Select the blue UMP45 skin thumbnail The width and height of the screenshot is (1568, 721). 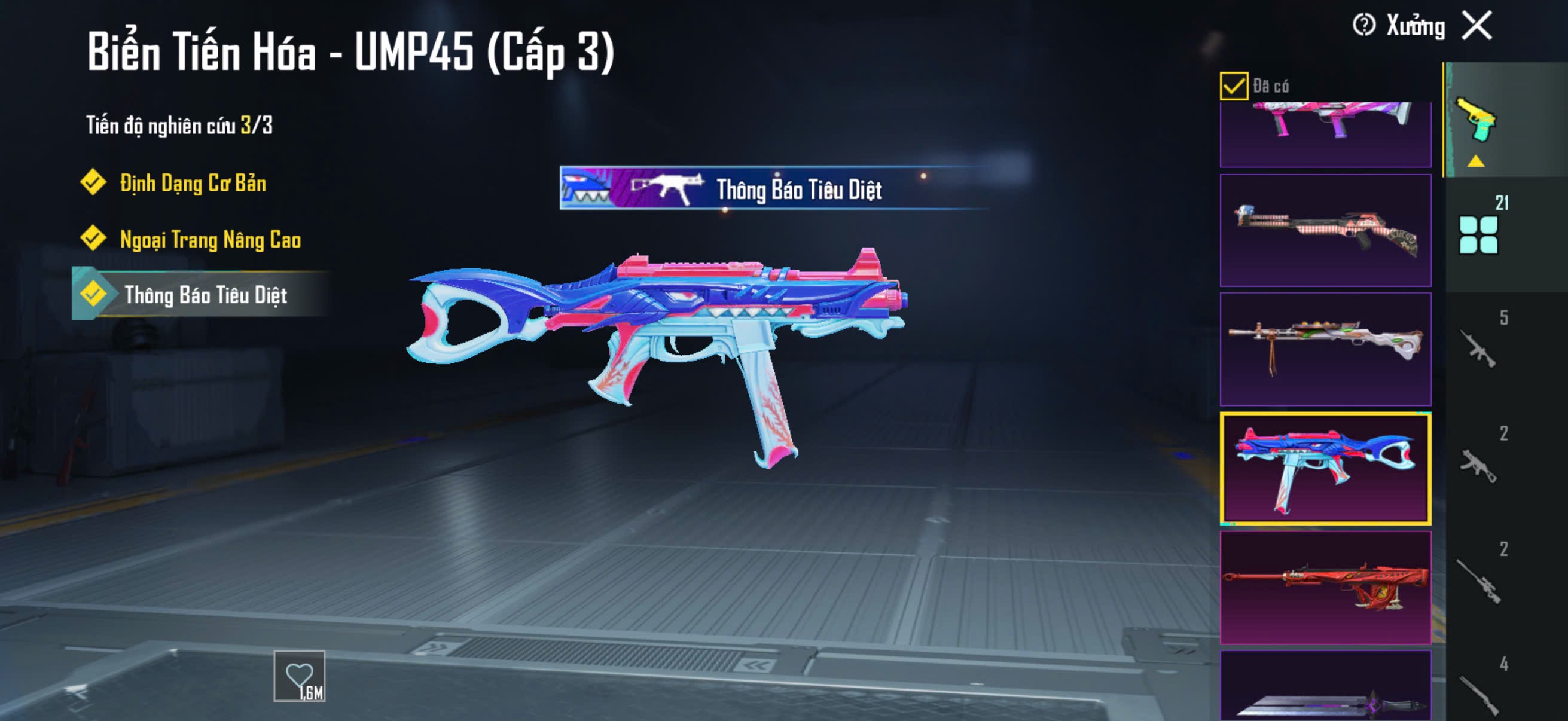[1325, 468]
